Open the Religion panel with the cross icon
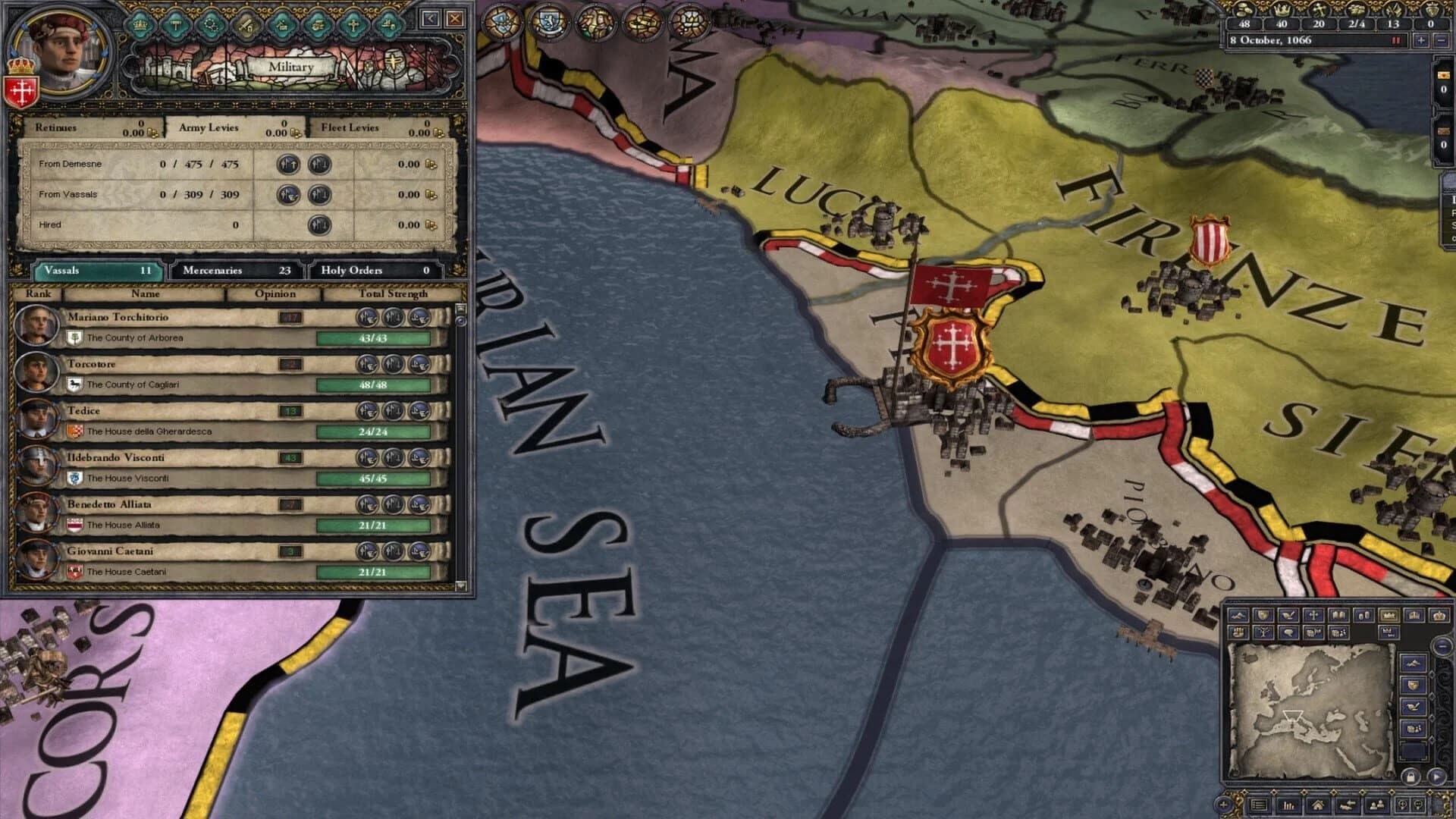This screenshot has height=819, width=1456. 353,24
